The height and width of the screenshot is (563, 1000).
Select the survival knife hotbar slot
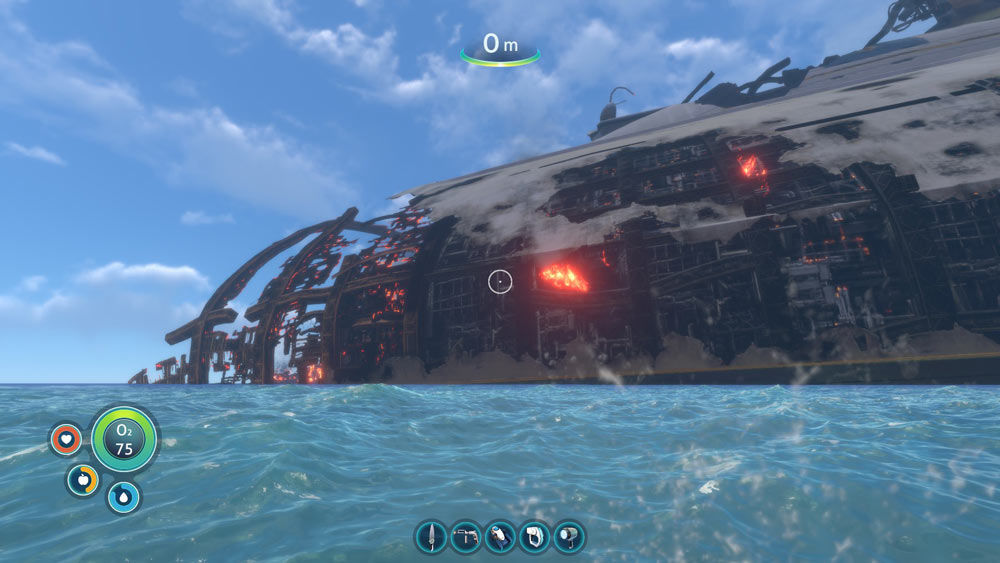pyautogui.click(x=431, y=537)
